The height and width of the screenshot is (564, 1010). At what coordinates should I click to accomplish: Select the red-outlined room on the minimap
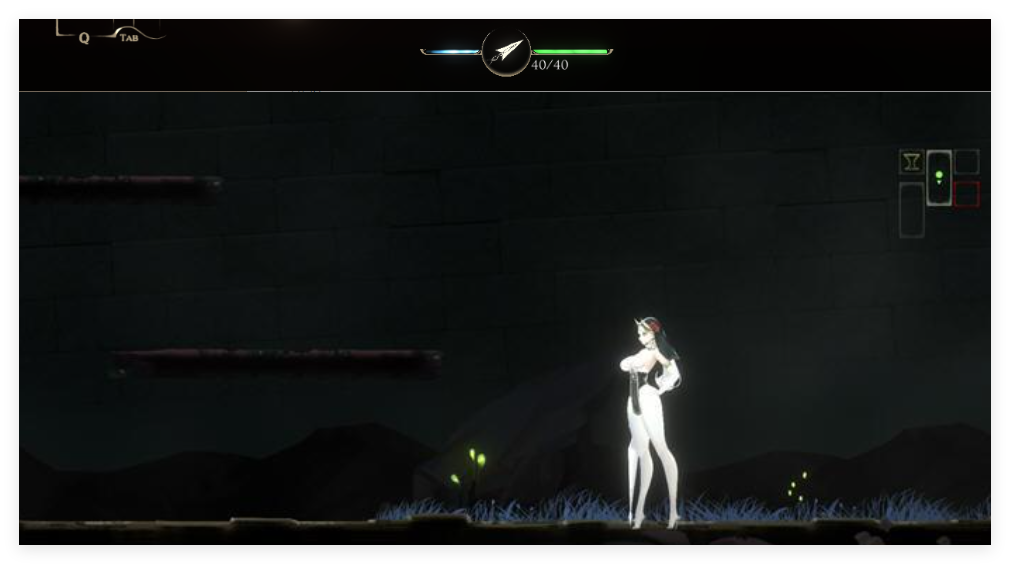[x=966, y=194]
